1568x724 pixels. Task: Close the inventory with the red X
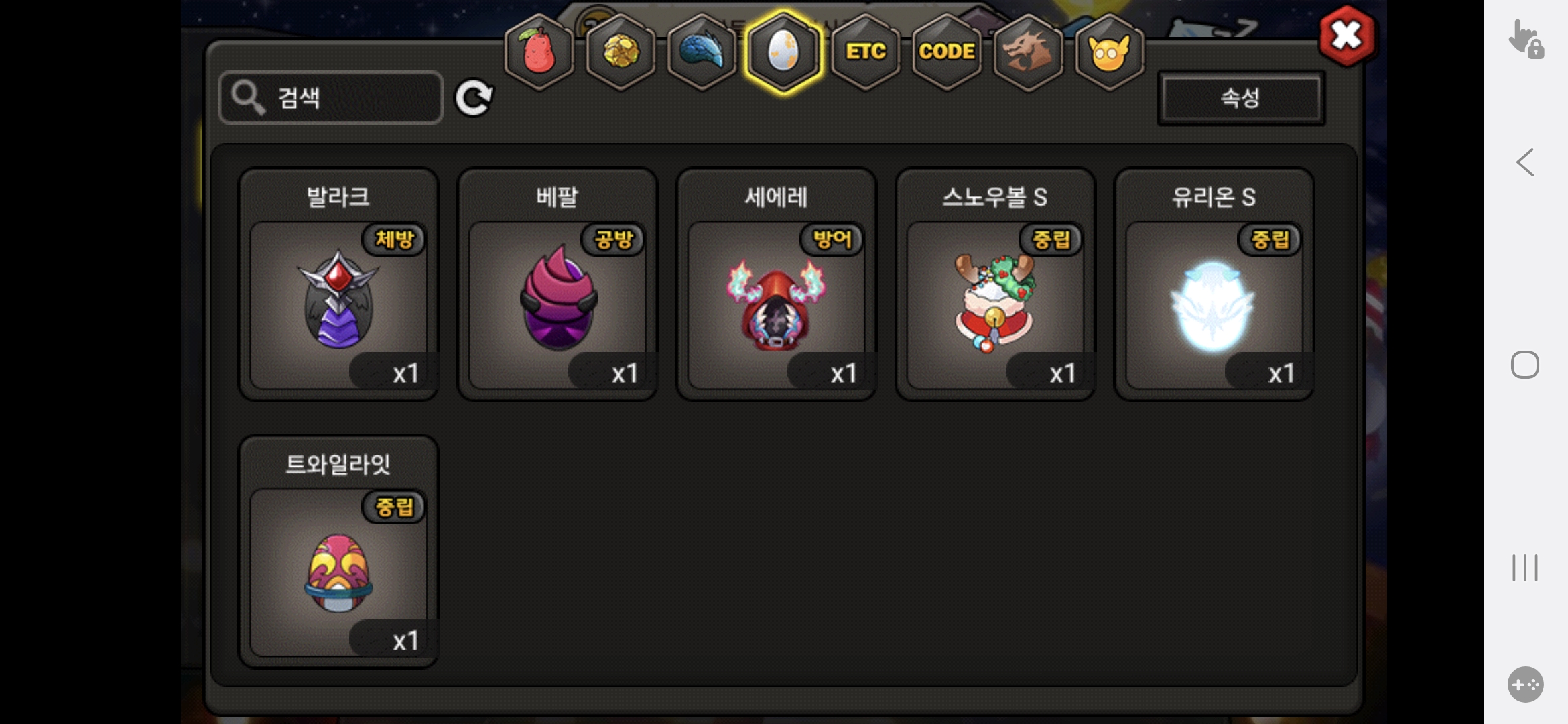point(1346,36)
